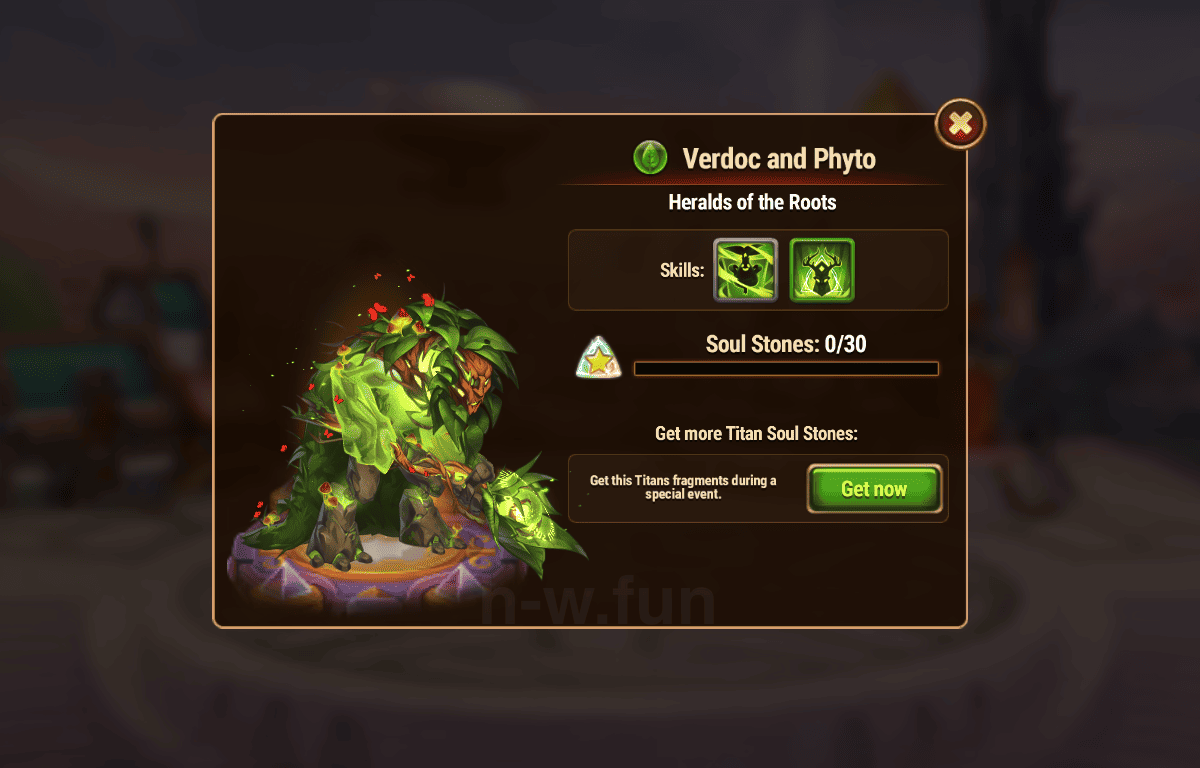Click the Soul Stone star icon
Screen dimensions: 1200x768
599,358
